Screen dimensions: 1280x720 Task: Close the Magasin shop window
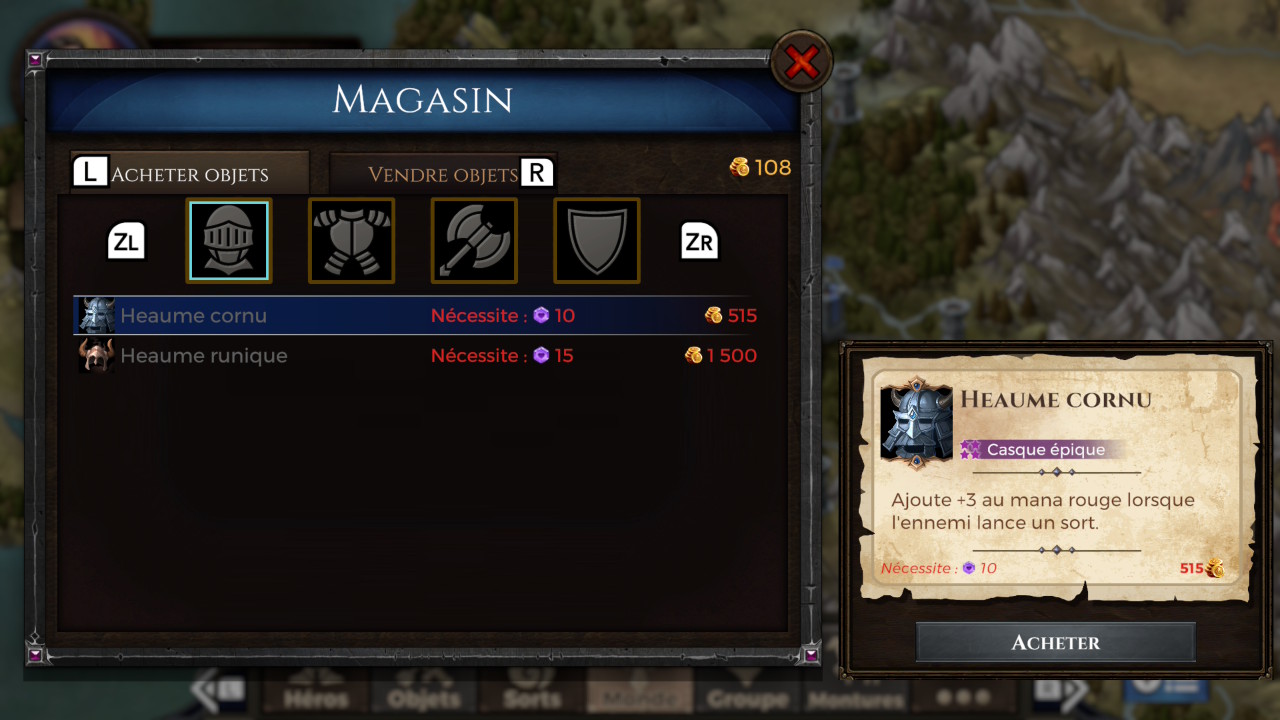click(x=801, y=63)
